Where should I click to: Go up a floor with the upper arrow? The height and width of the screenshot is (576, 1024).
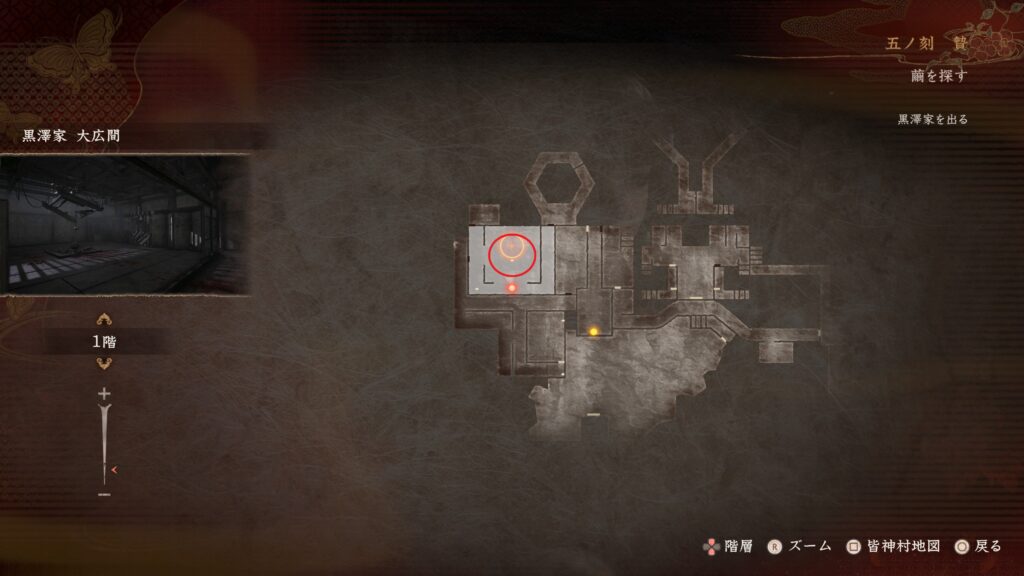pyautogui.click(x=104, y=320)
